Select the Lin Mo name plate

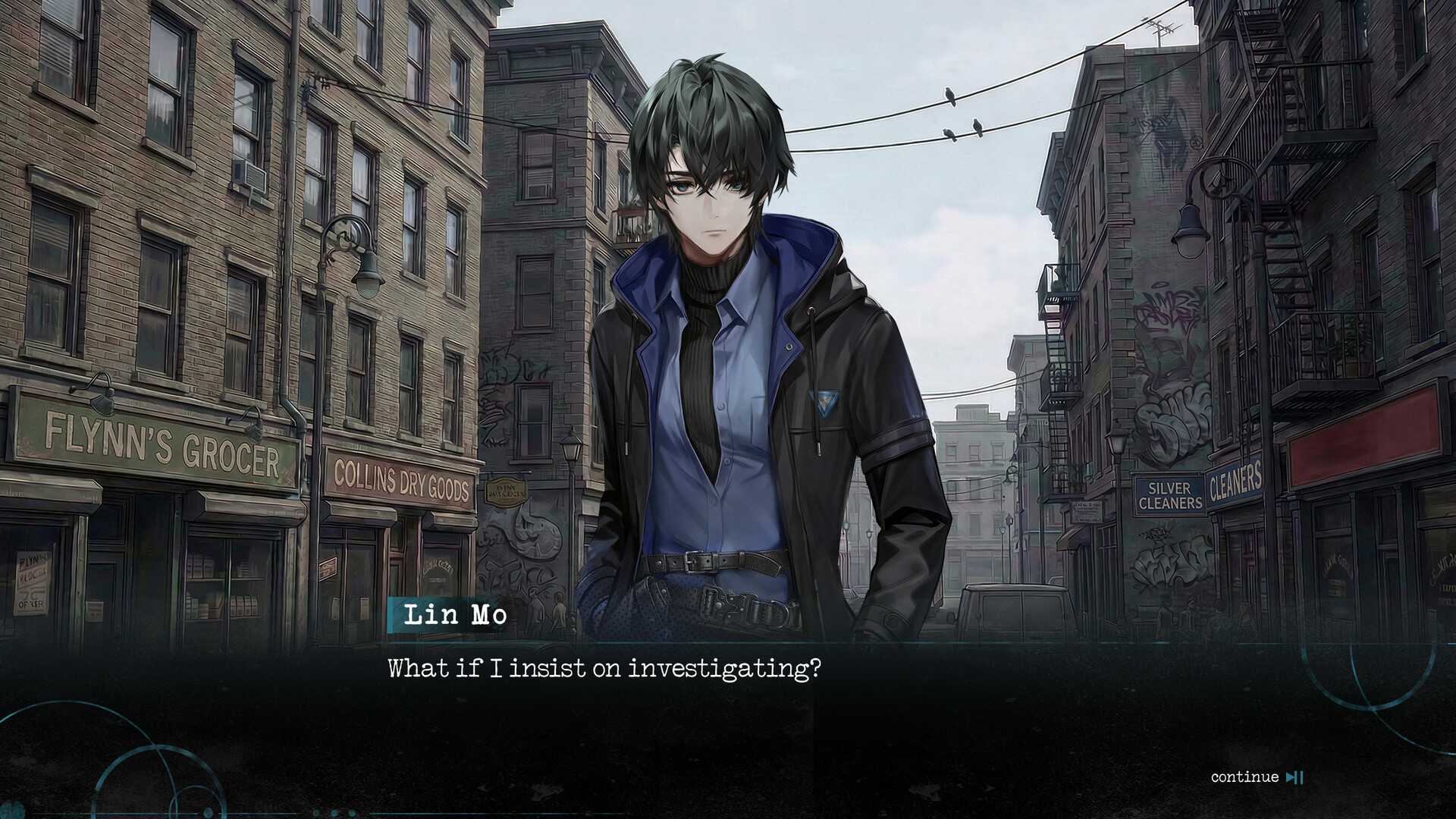coord(455,616)
